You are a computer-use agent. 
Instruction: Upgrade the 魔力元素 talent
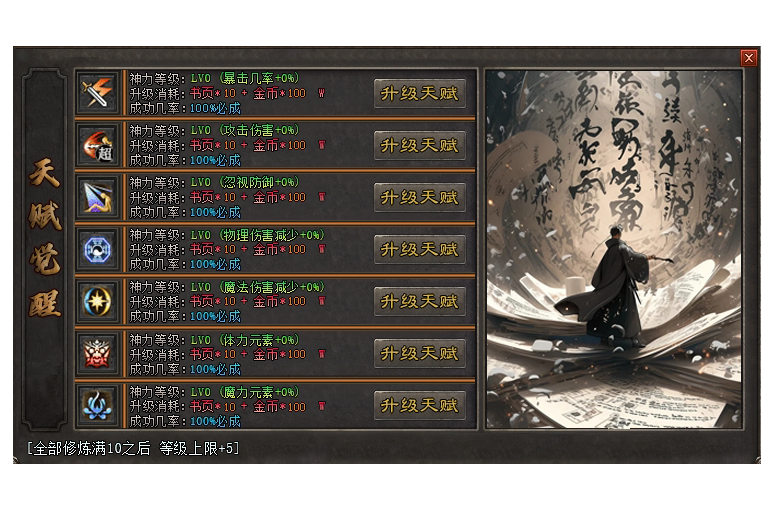point(420,406)
